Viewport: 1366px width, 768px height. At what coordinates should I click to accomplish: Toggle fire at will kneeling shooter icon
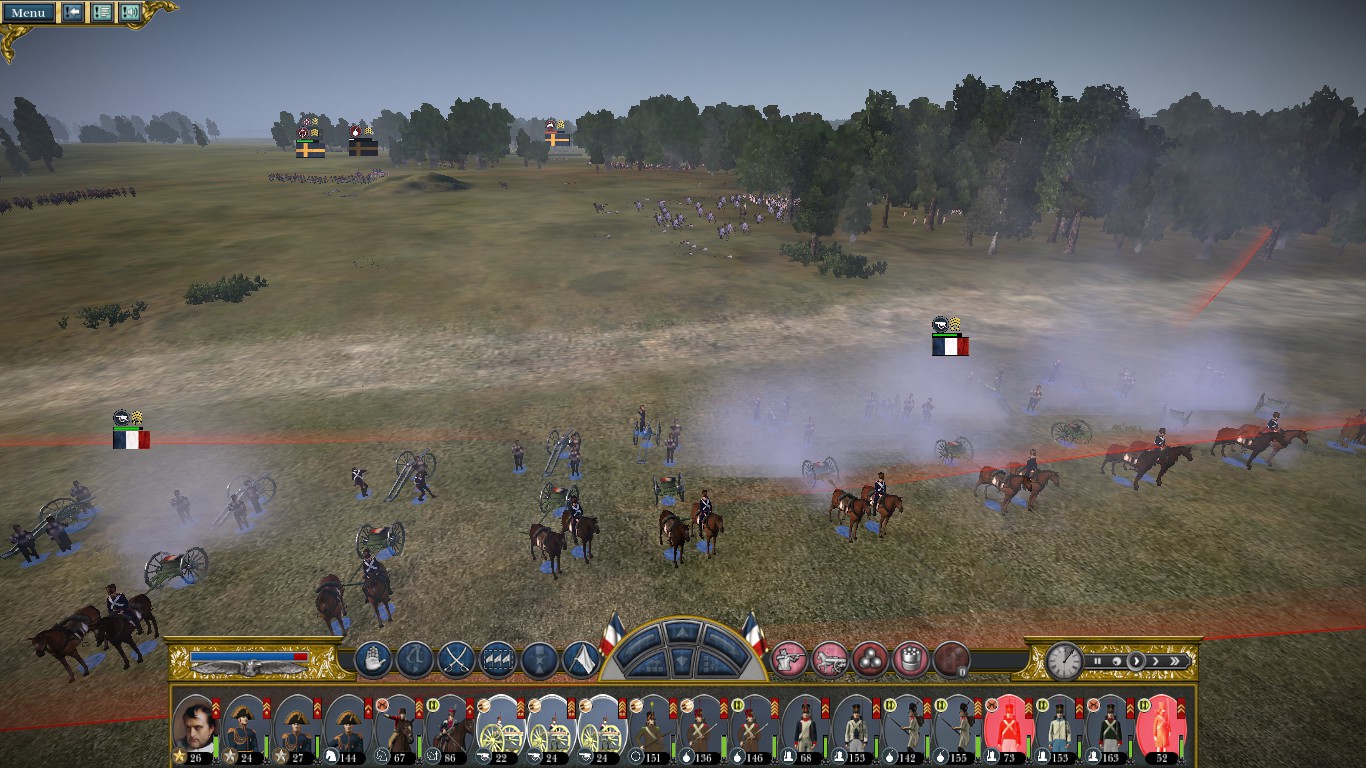coord(789,659)
